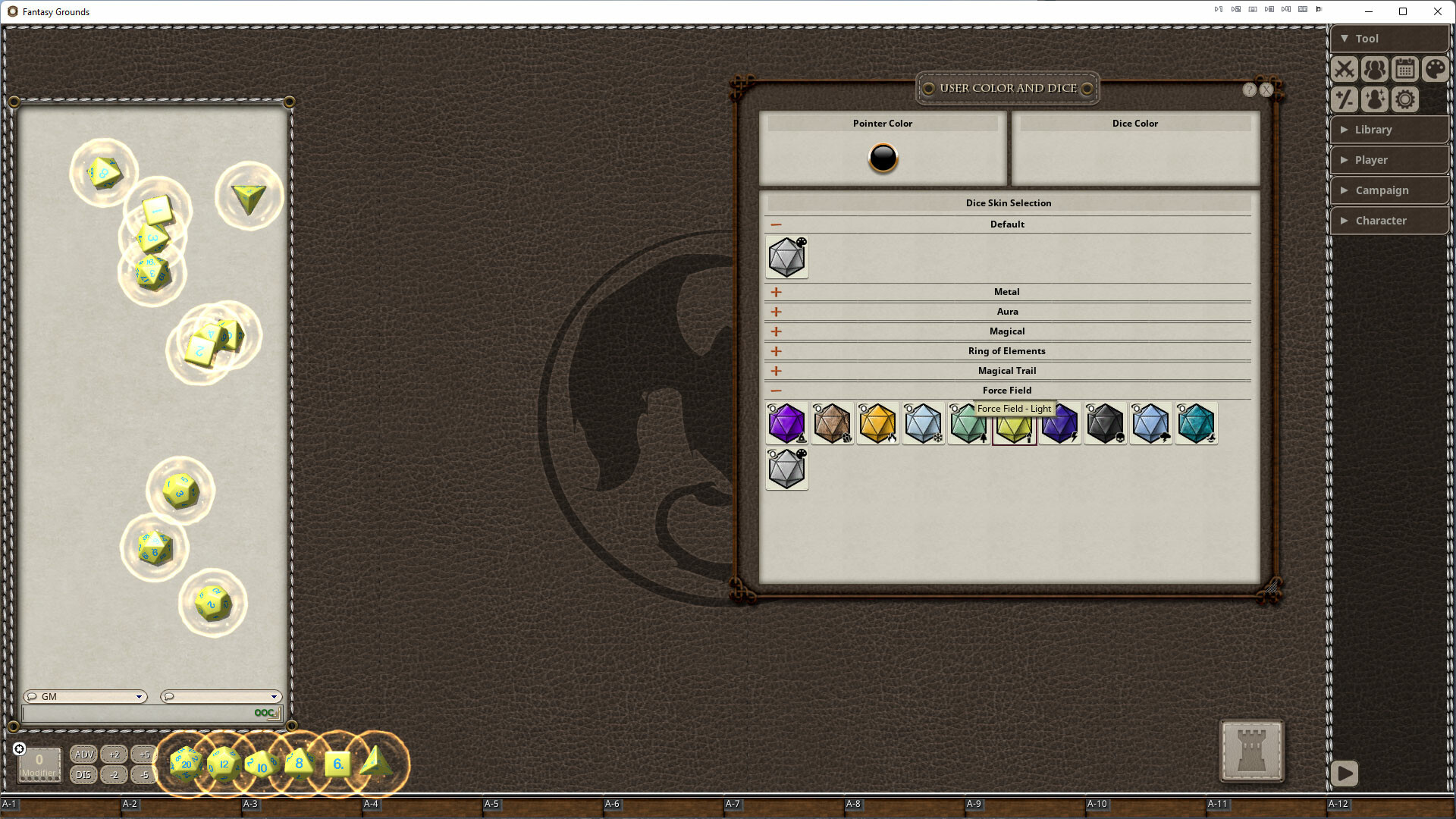The image size is (1456, 819).
Task: Switch to the A-5 tab
Action: [491, 803]
